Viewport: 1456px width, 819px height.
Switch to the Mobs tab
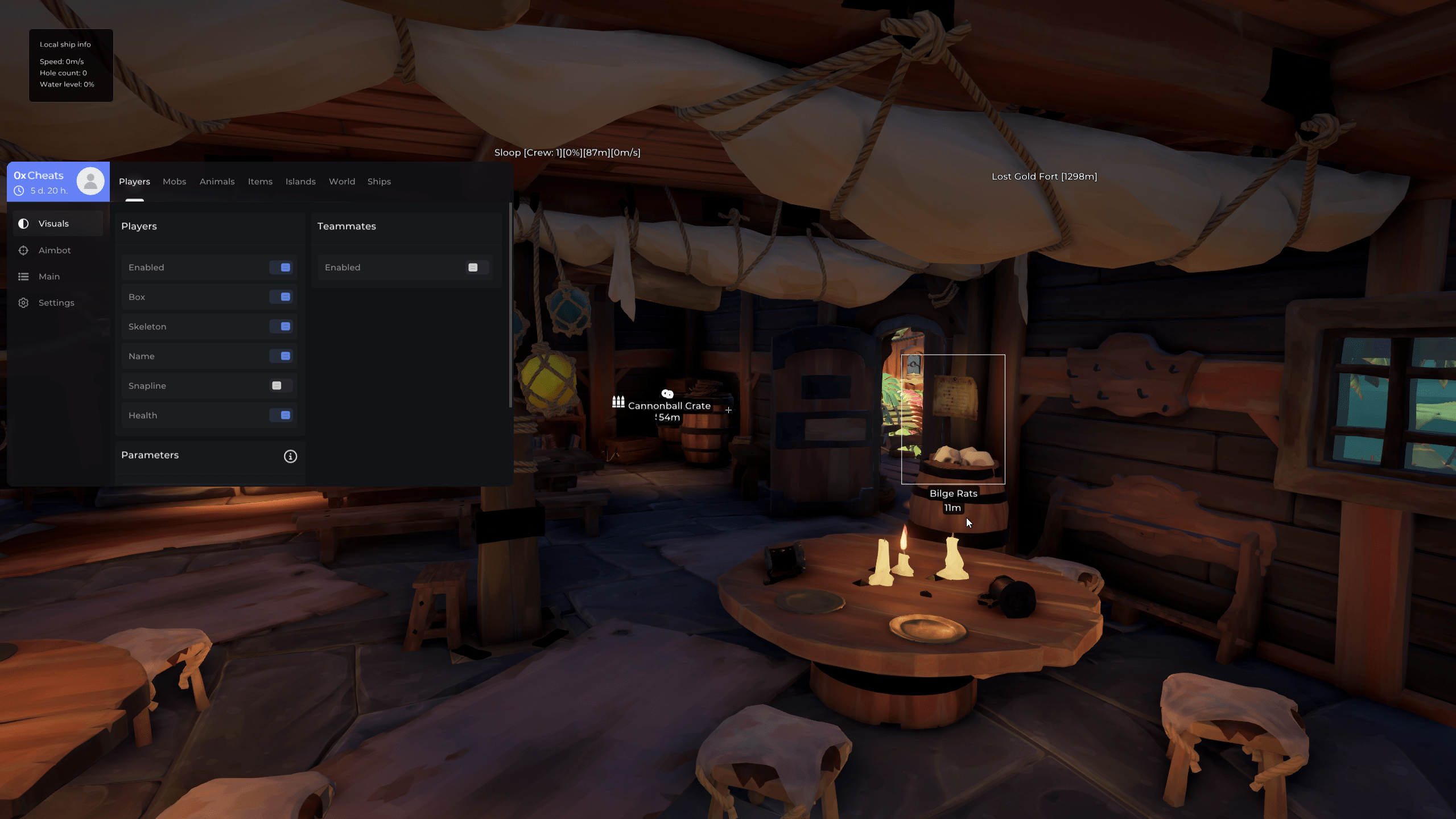coord(174,182)
